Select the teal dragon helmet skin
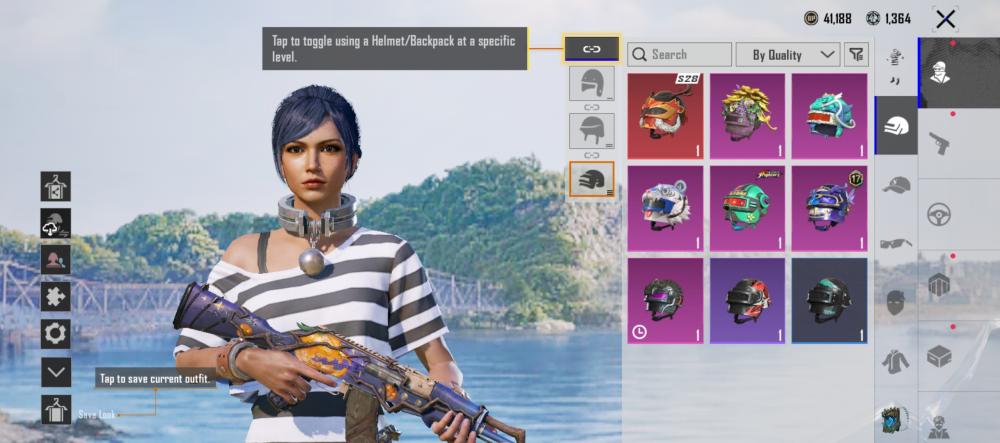The height and width of the screenshot is (443, 1000). 829,116
